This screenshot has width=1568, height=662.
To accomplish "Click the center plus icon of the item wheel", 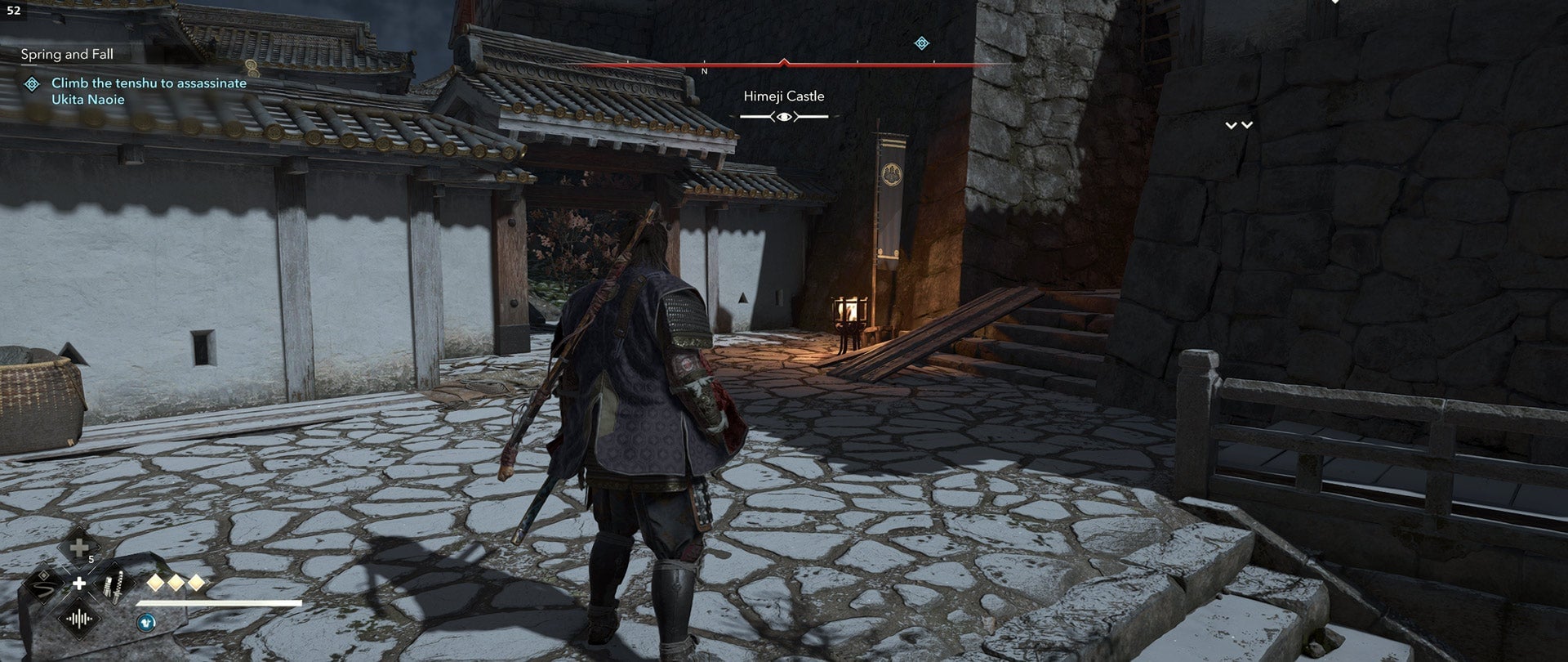I will tap(79, 584).
